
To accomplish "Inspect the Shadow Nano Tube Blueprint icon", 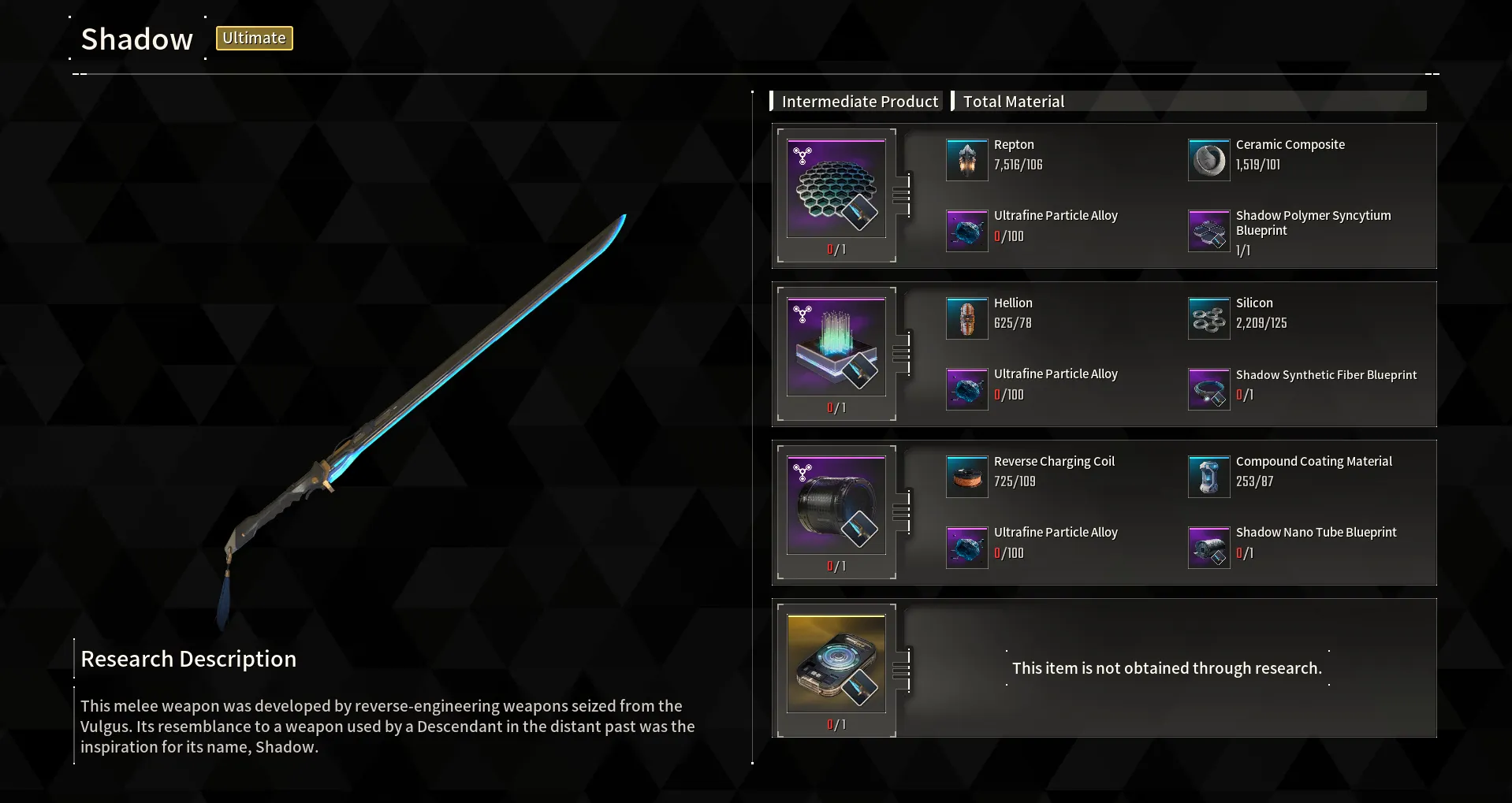I will [x=1209, y=548].
